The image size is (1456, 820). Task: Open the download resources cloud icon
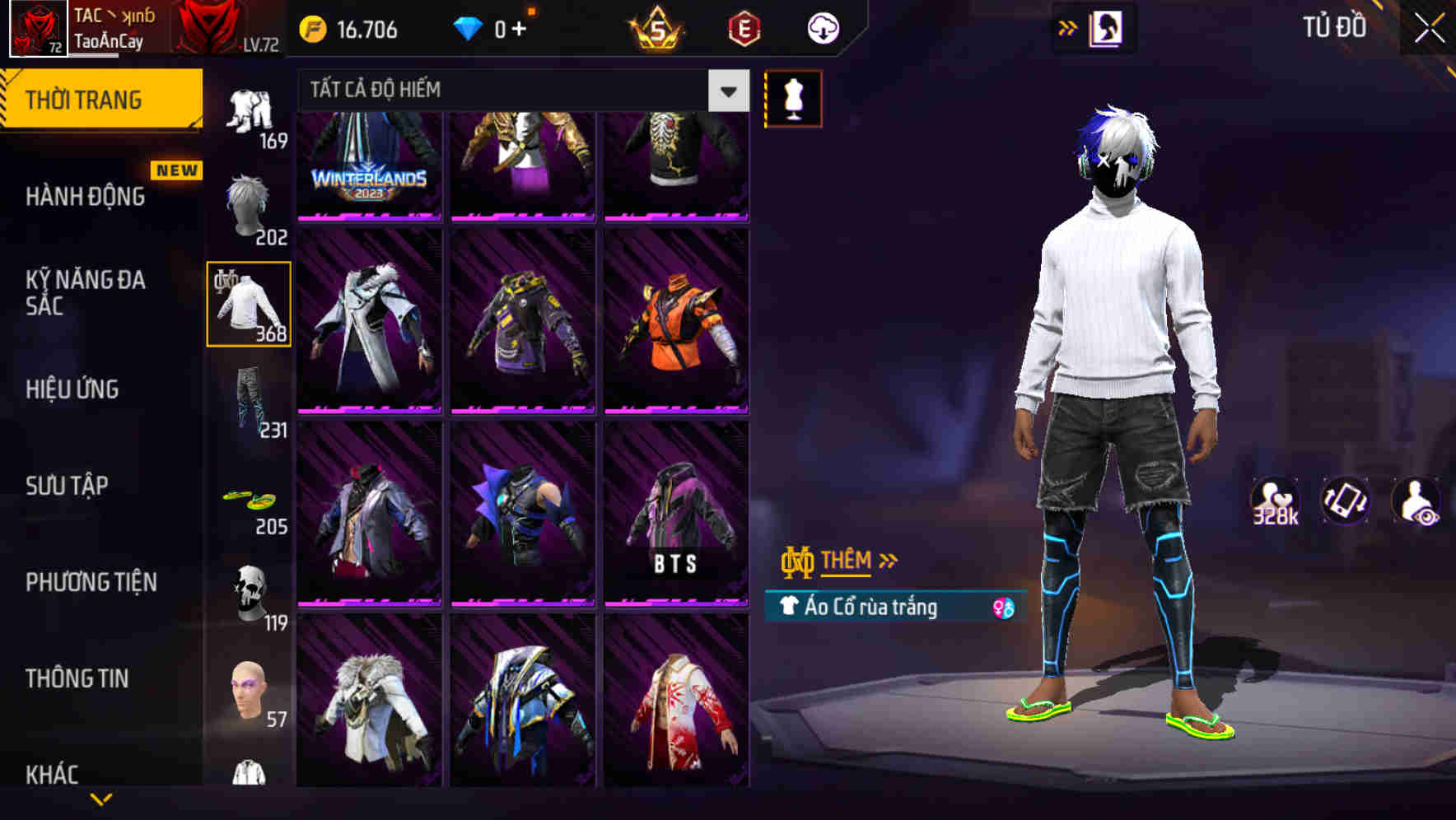821,27
